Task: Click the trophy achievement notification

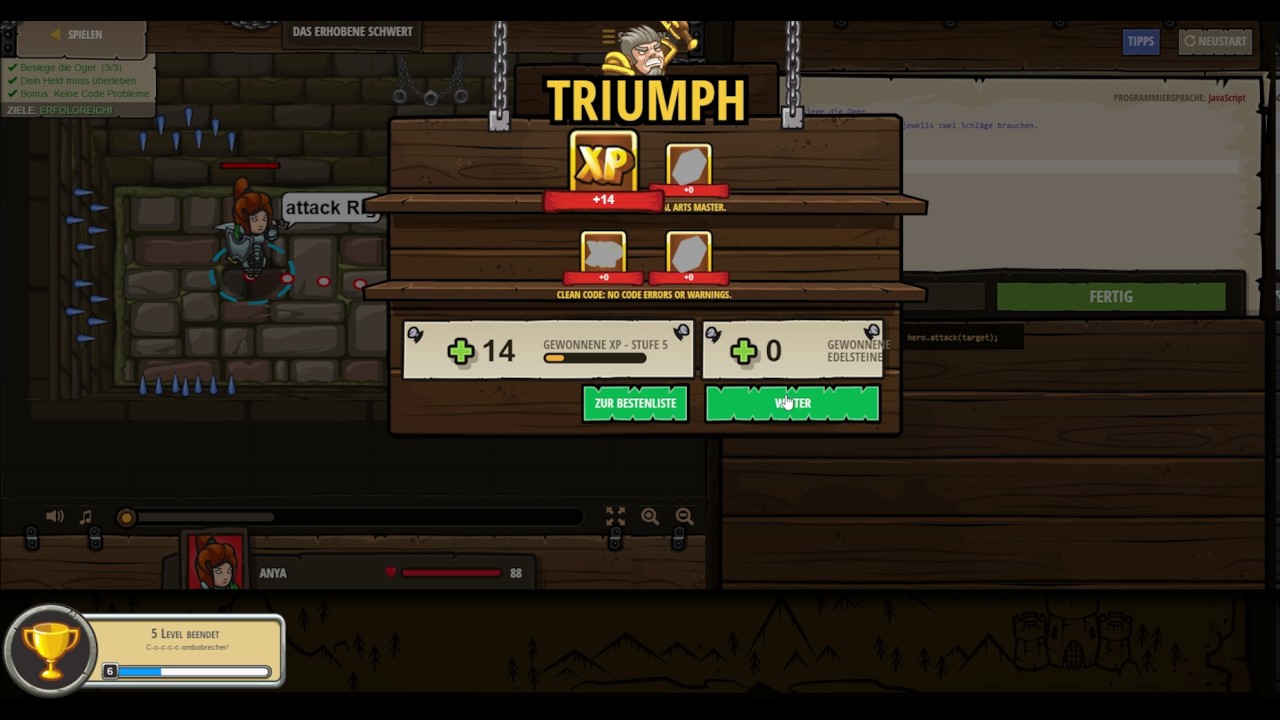Action: tap(145, 650)
